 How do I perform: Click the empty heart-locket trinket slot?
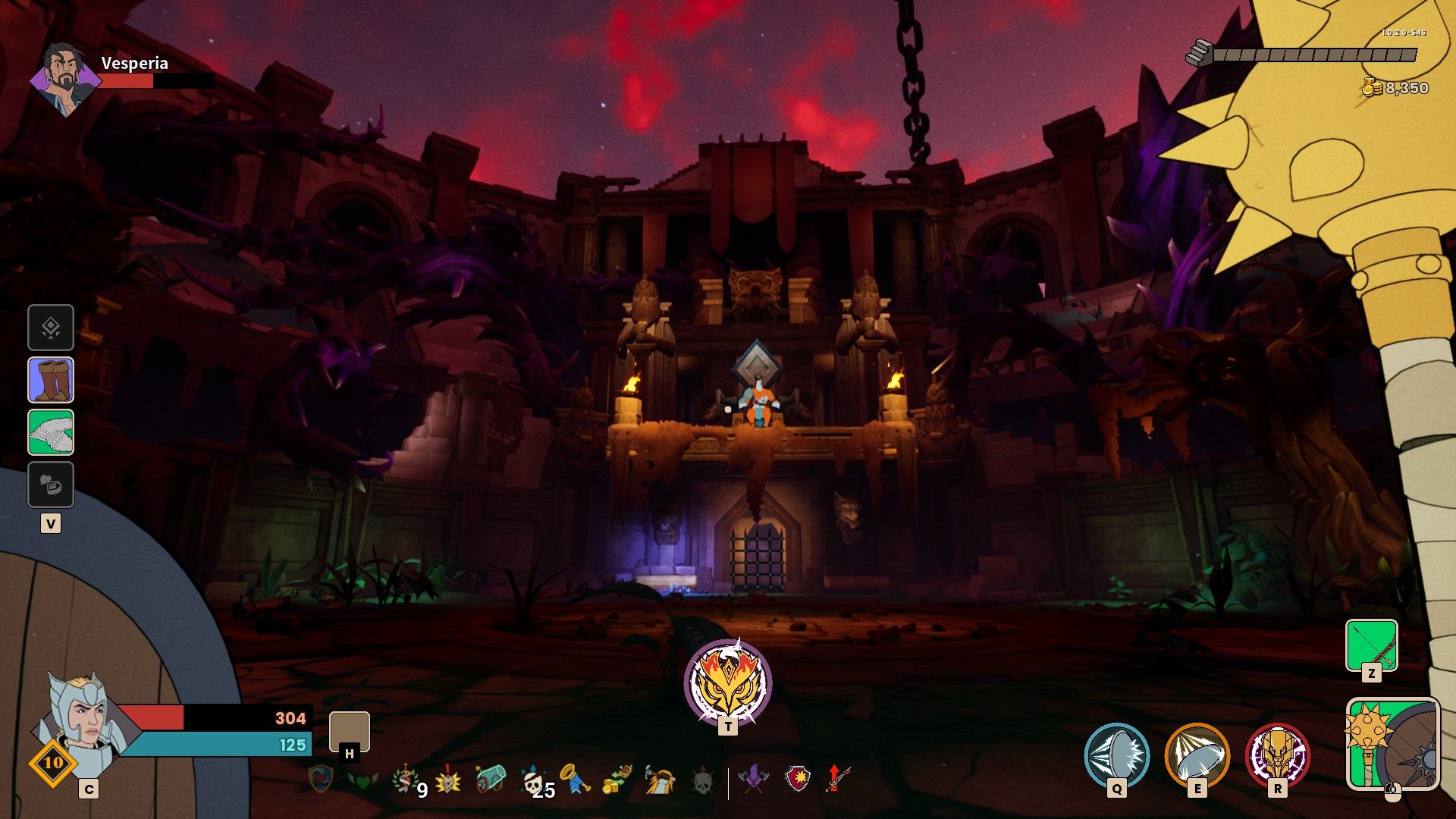[x=51, y=485]
